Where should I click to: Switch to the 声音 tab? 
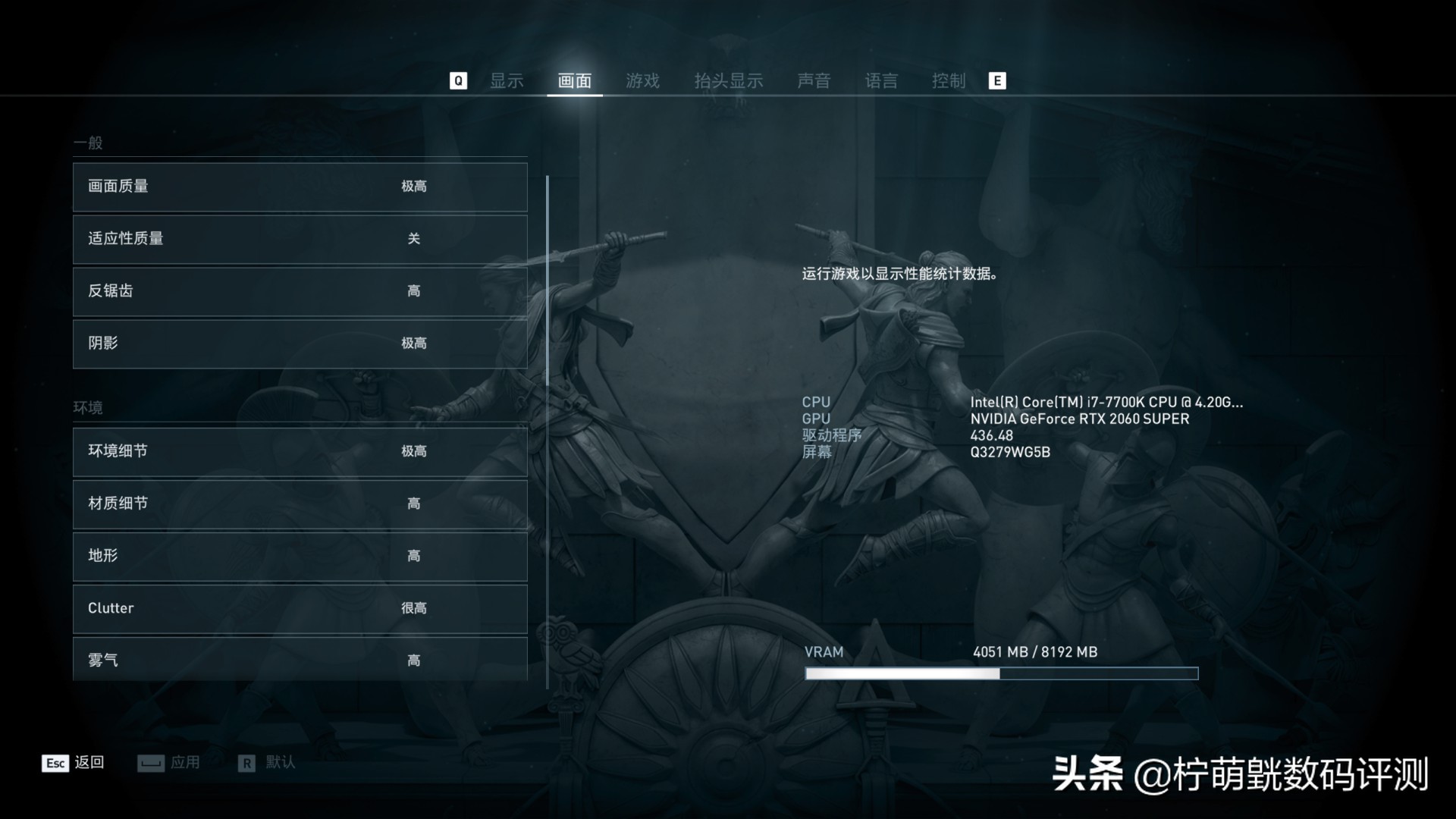pos(815,80)
